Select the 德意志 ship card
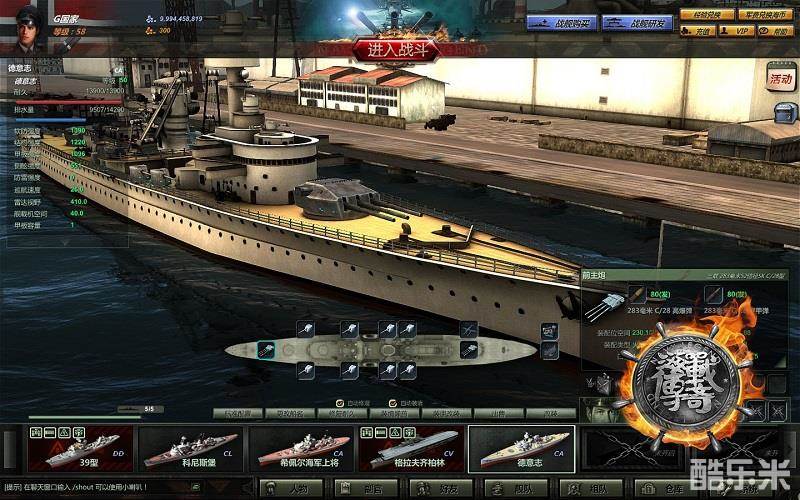This screenshot has width=800, height=500. (521, 449)
